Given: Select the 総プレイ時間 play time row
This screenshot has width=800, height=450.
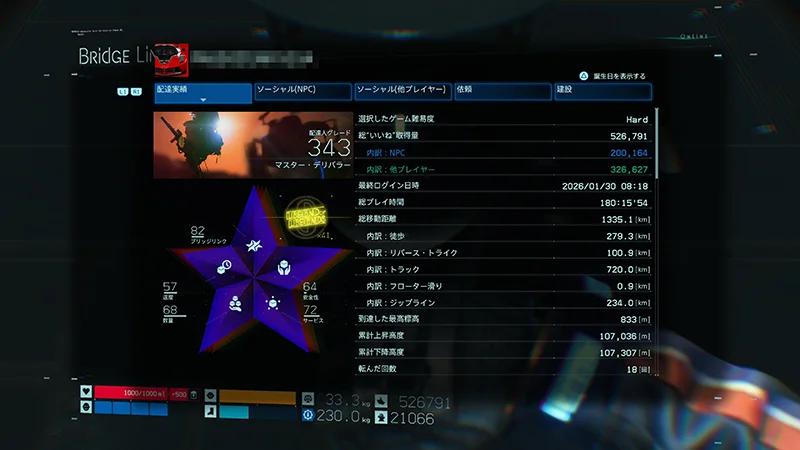Looking at the screenshot, I should pos(503,202).
